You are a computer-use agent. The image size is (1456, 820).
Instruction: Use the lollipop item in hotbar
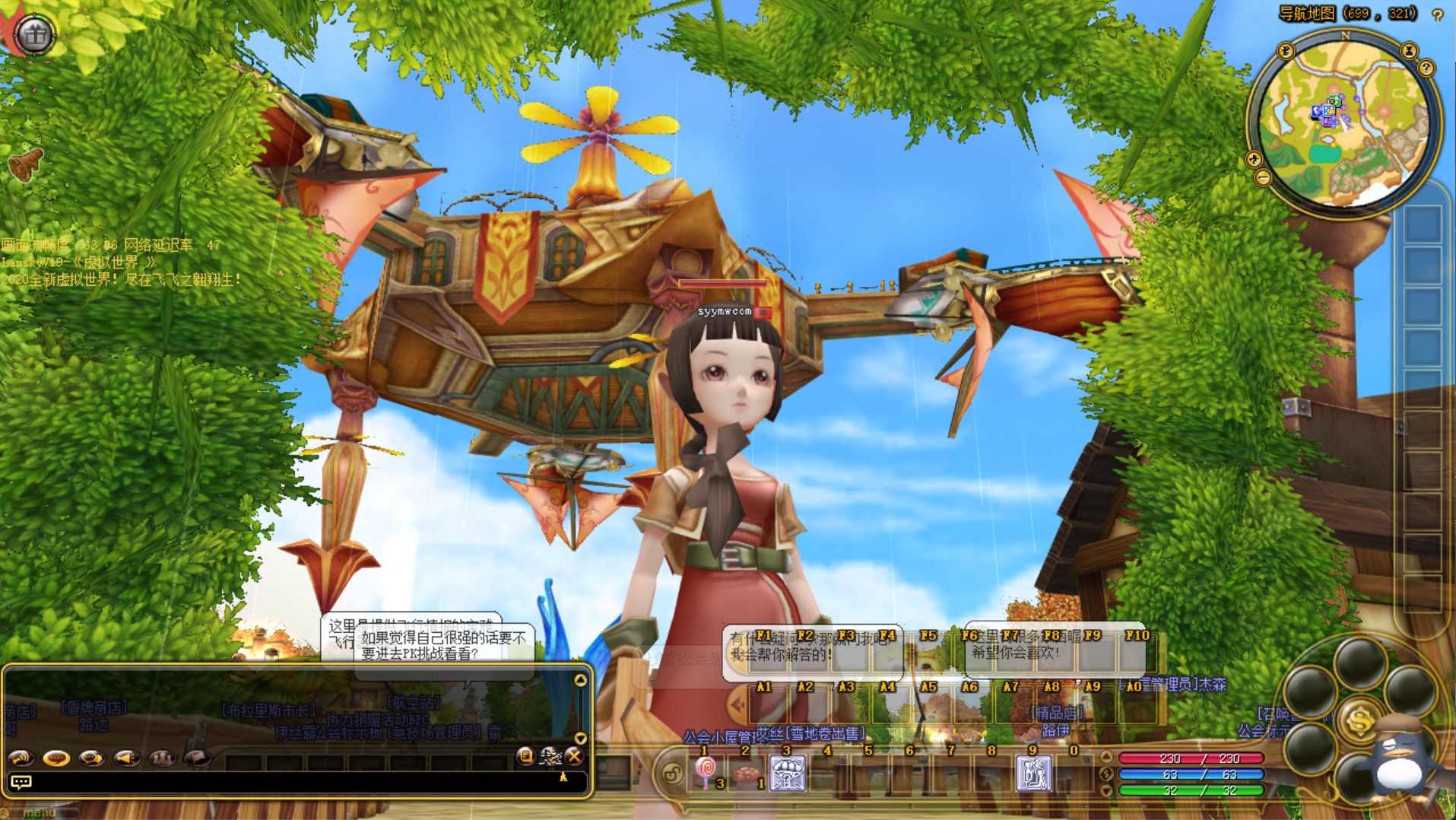click(x=706, y=772)
